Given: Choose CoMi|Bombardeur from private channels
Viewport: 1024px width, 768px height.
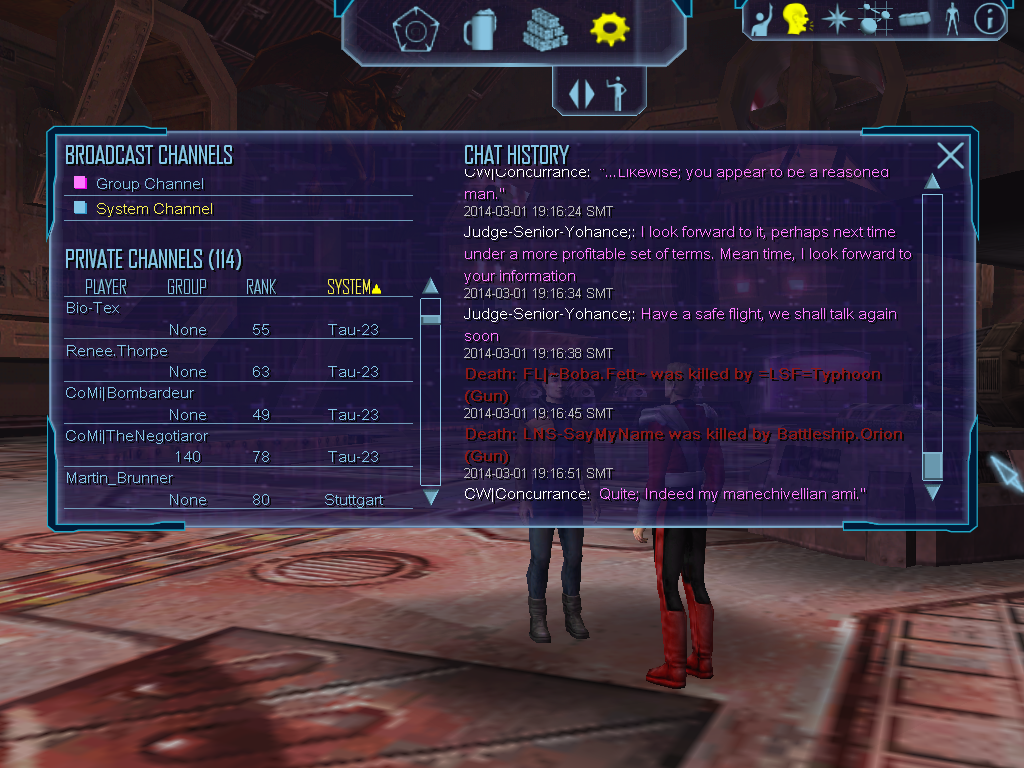Looking at the screenshot, I should [129, 393].
